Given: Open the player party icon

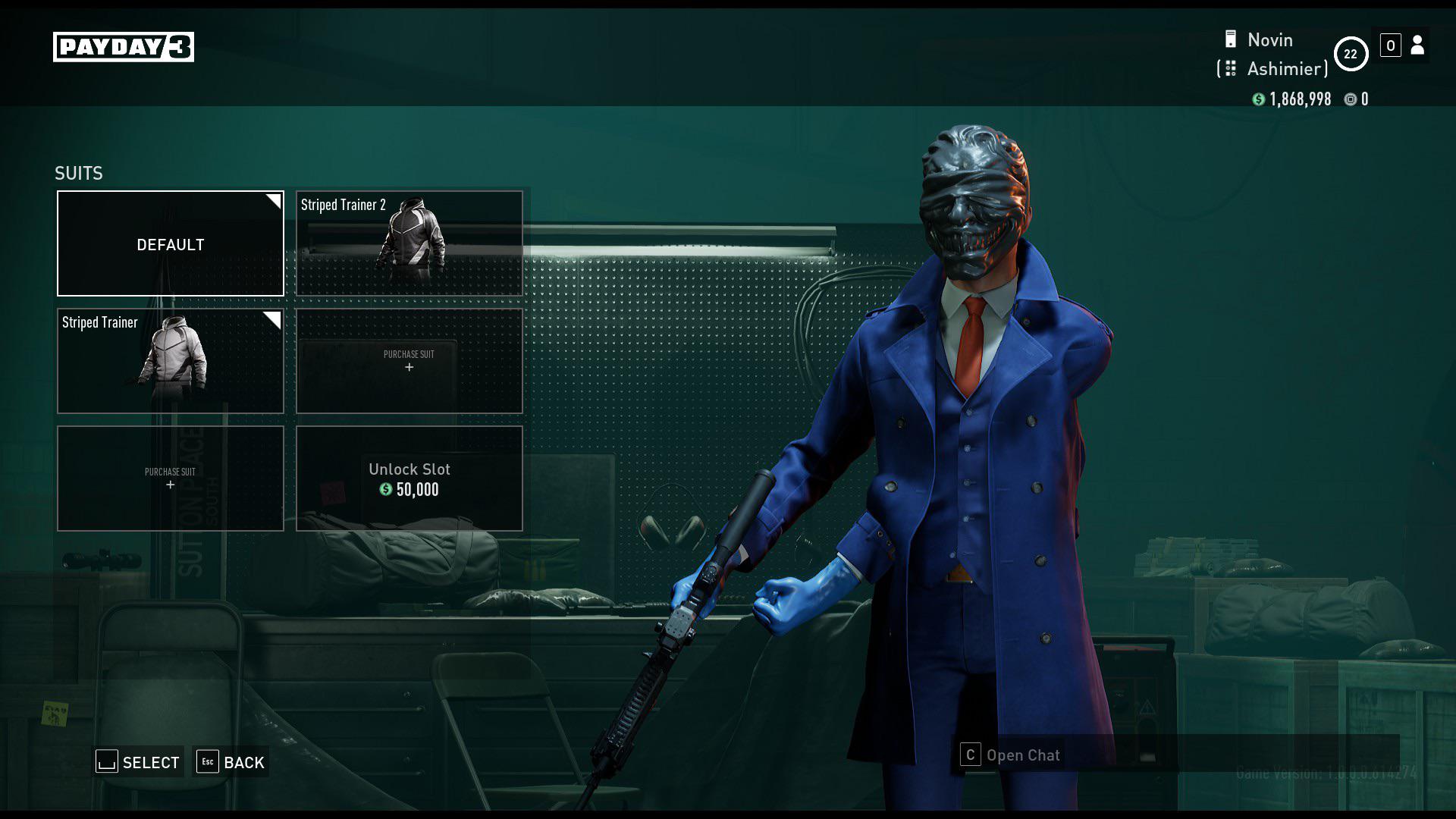Looking at the screenshot, I should (1417, 45).
